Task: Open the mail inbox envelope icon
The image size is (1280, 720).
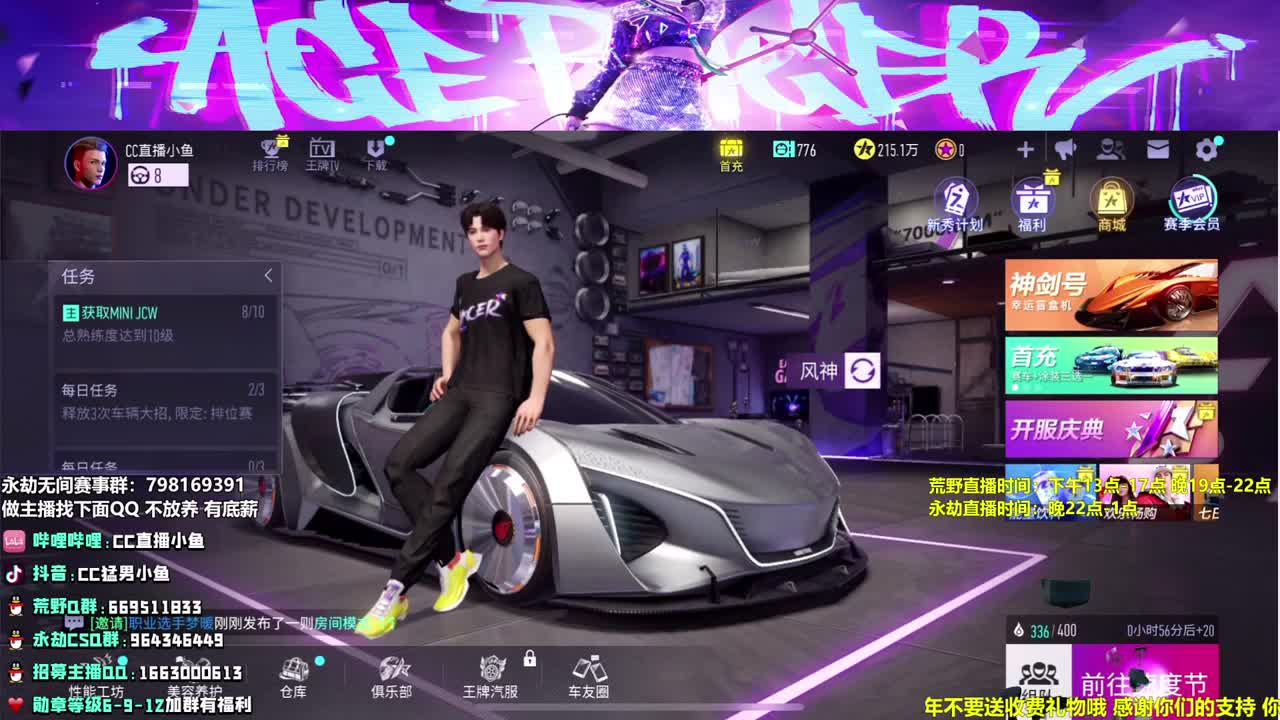Action: click(x=1156, y=148)
